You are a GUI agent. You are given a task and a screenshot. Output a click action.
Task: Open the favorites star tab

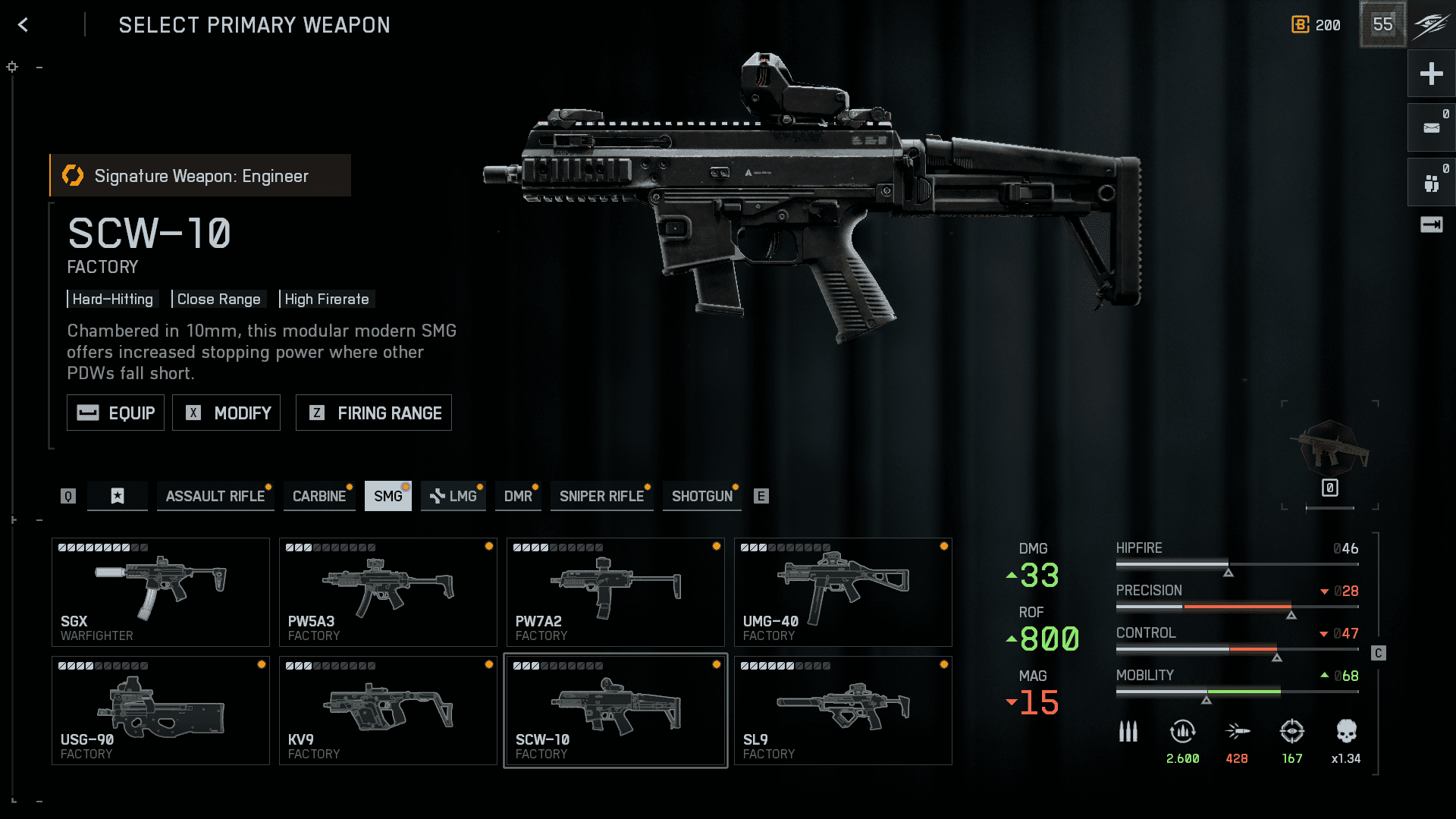coord(118,496)
